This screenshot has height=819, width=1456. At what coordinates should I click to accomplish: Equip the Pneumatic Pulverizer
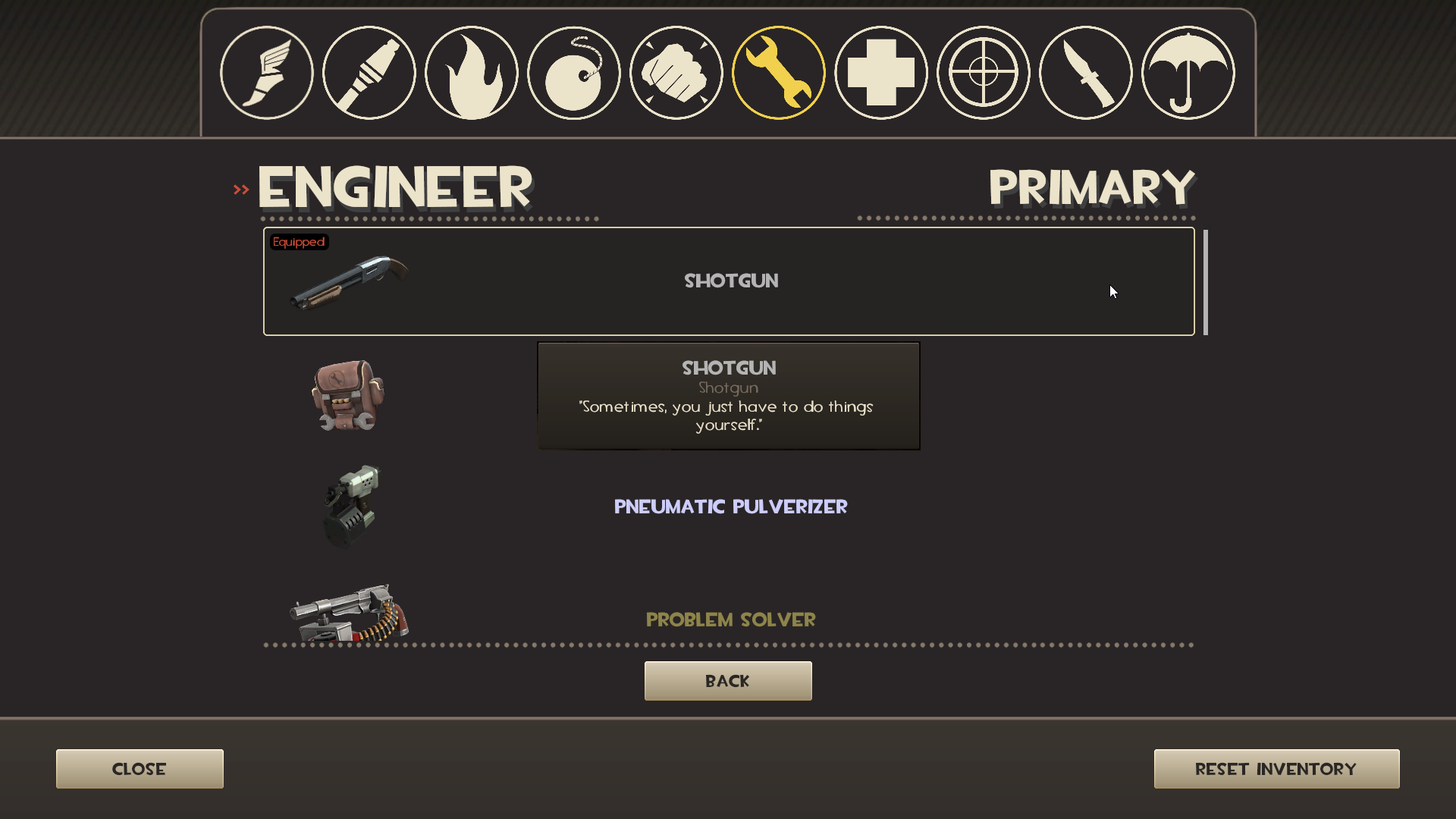[x=730, y=507]
